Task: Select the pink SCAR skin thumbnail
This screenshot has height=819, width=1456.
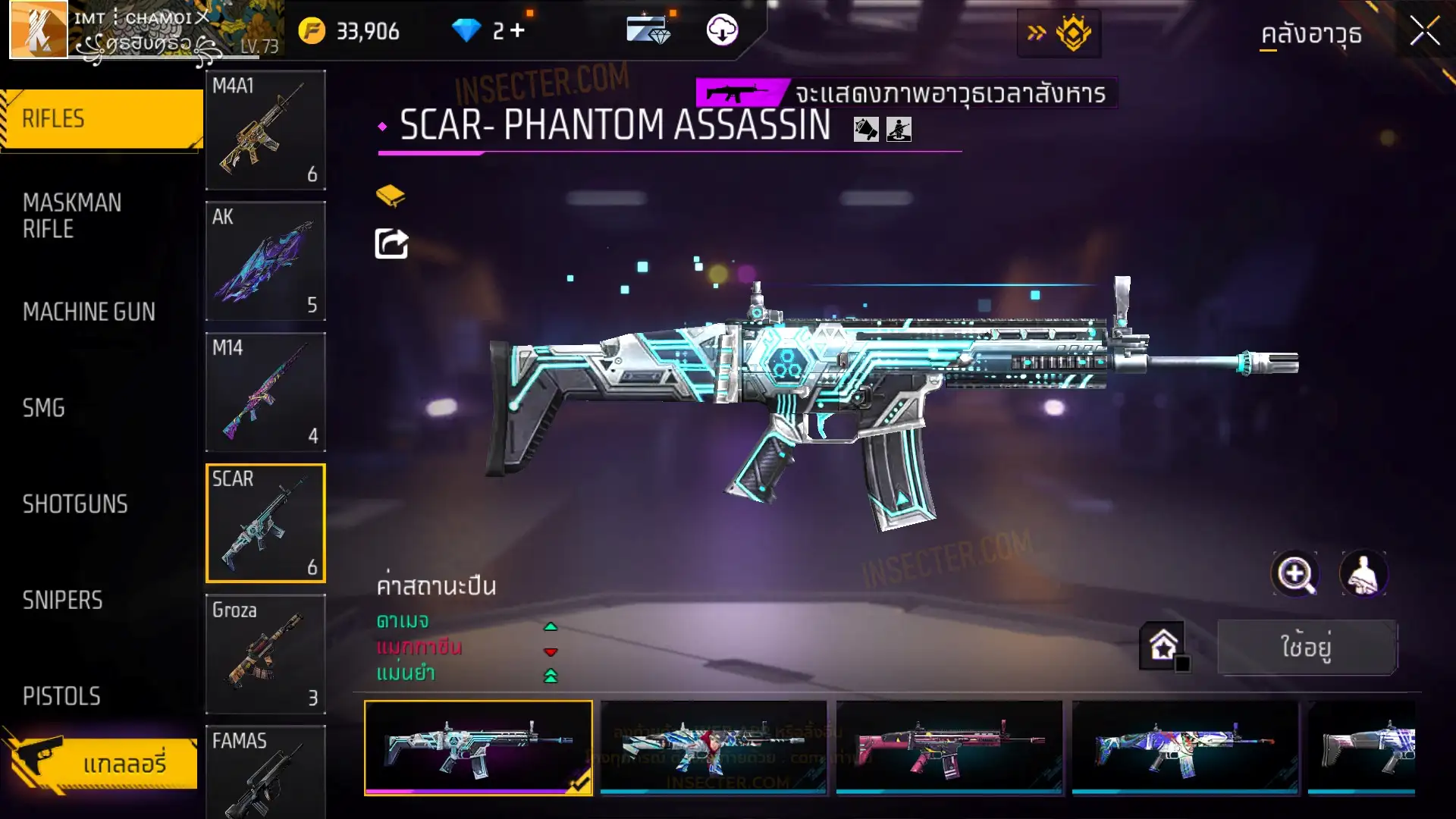Action: click(x=949, y=748)
